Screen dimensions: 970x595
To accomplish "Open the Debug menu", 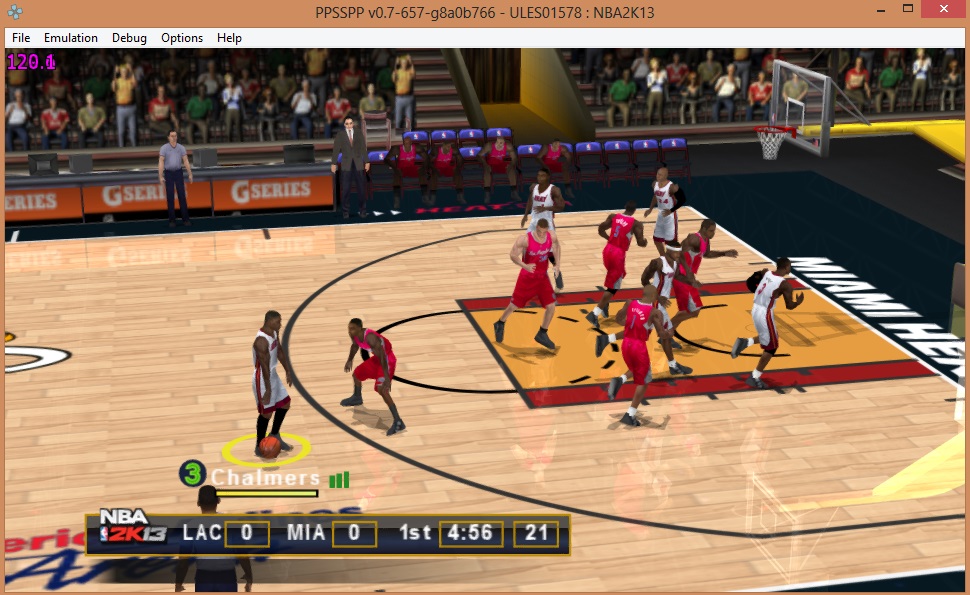I will click(129, 38).
